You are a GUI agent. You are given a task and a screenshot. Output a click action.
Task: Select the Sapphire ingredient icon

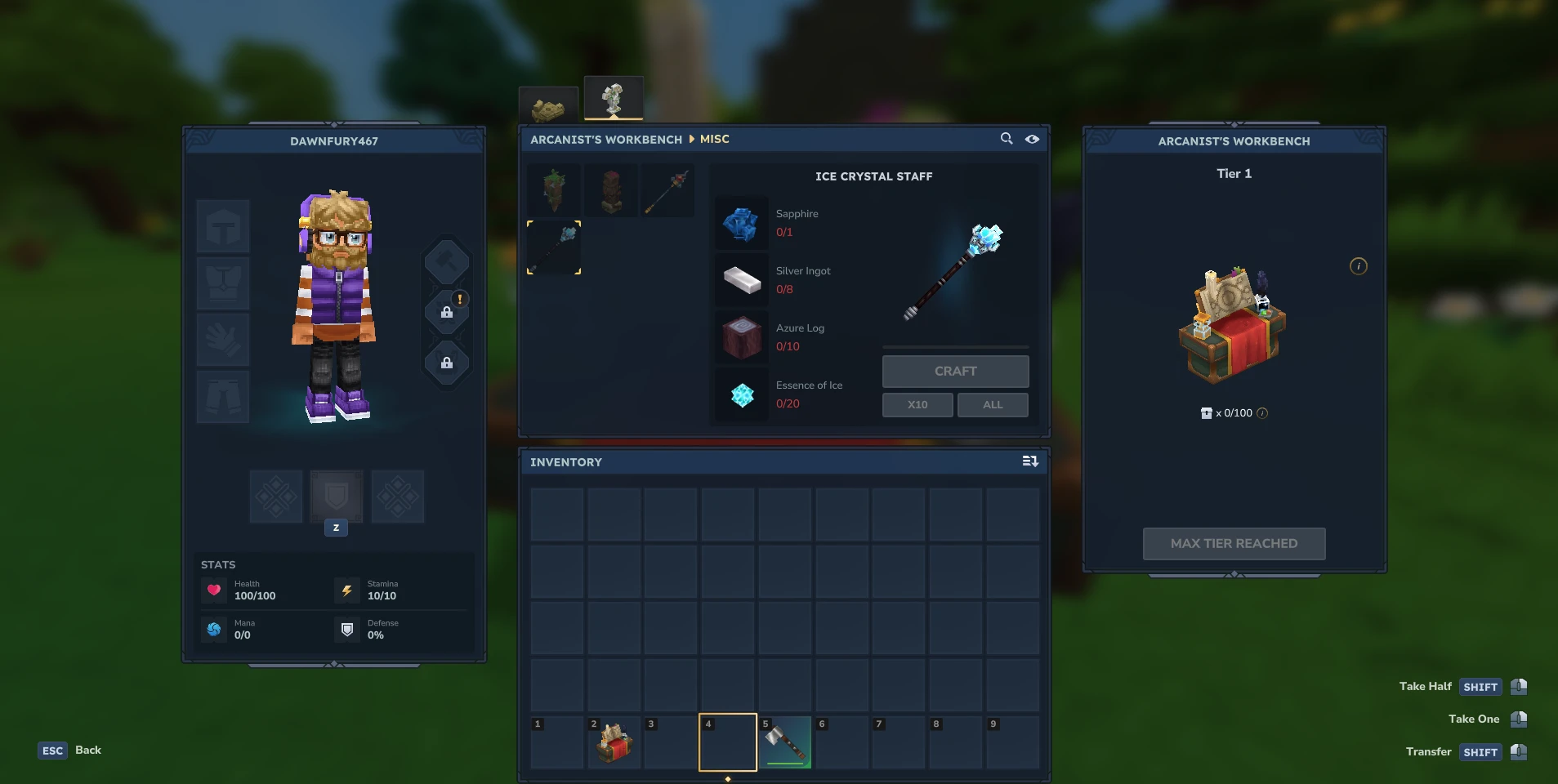[742, 223]
